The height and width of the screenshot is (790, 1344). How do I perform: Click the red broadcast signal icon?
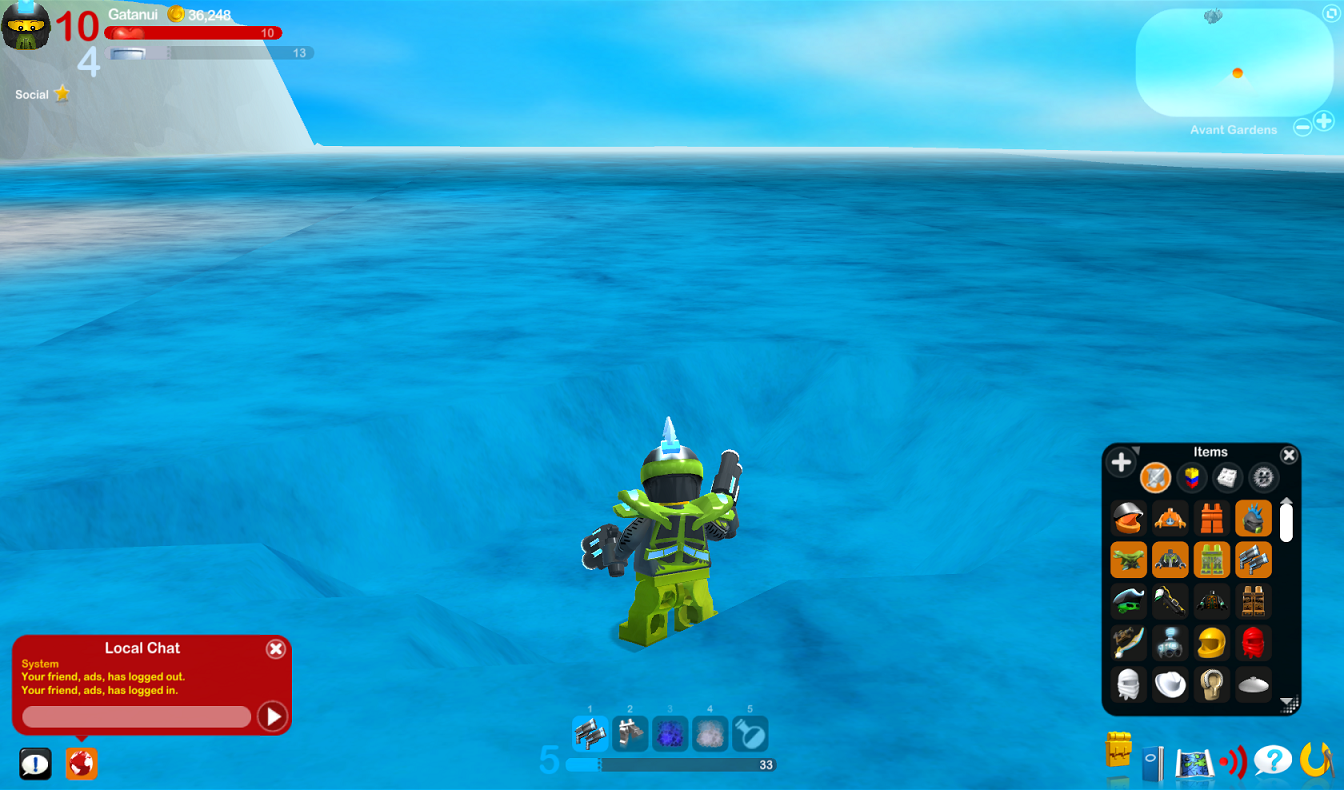coord(1232,760)
